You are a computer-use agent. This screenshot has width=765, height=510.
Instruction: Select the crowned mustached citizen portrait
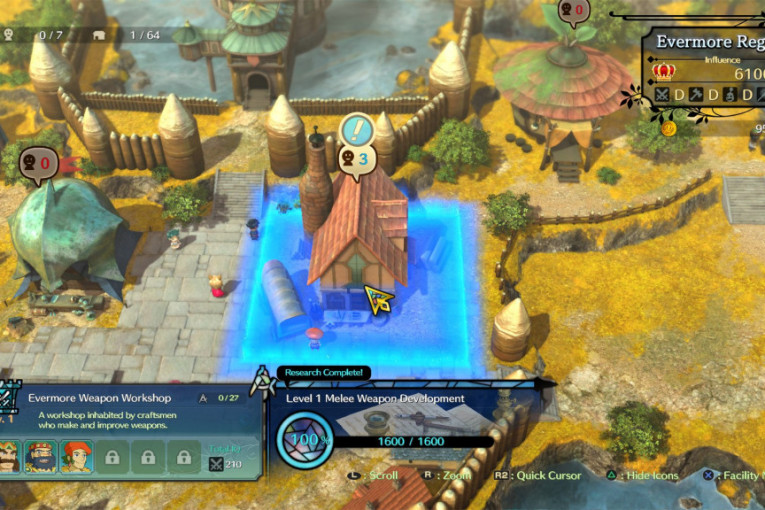pyautogui.click(x=10, y=457)
